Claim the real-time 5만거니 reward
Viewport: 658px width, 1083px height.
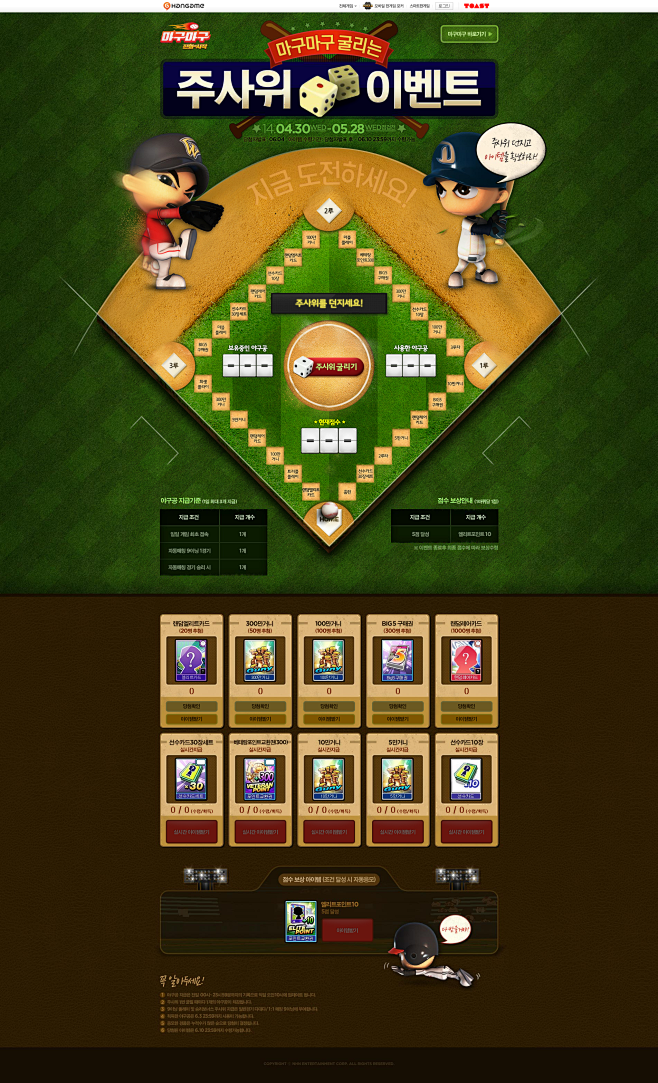click(398, 832)
